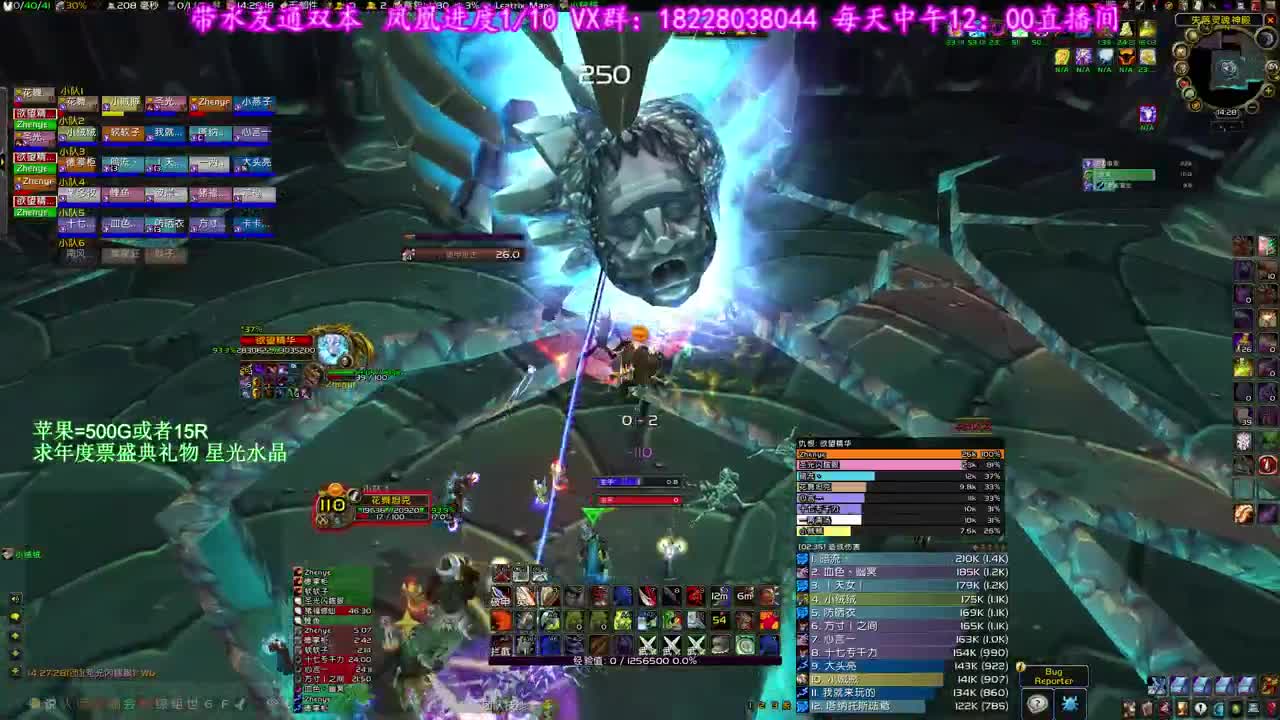Select the 破甲 ability on the action bar
Screen dimensions: 1280x720
coord(501,595)
